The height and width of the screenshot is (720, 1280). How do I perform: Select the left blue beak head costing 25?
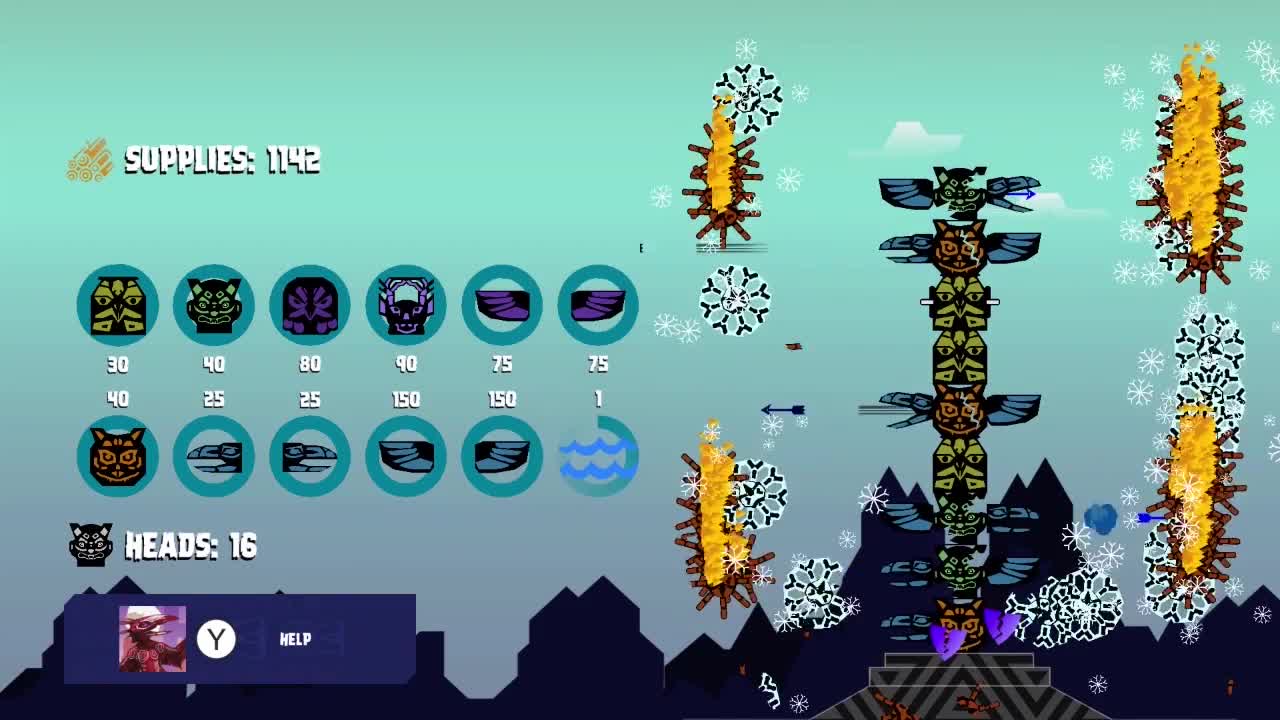click(x=214, y=457)
